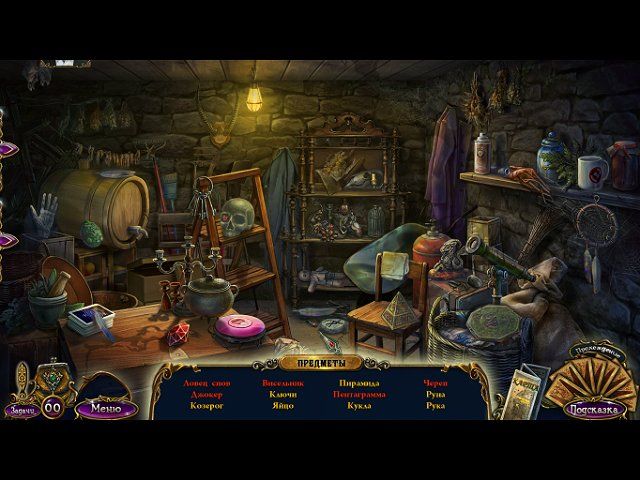
Task: Open the Меню button
Action: point(105,408)
